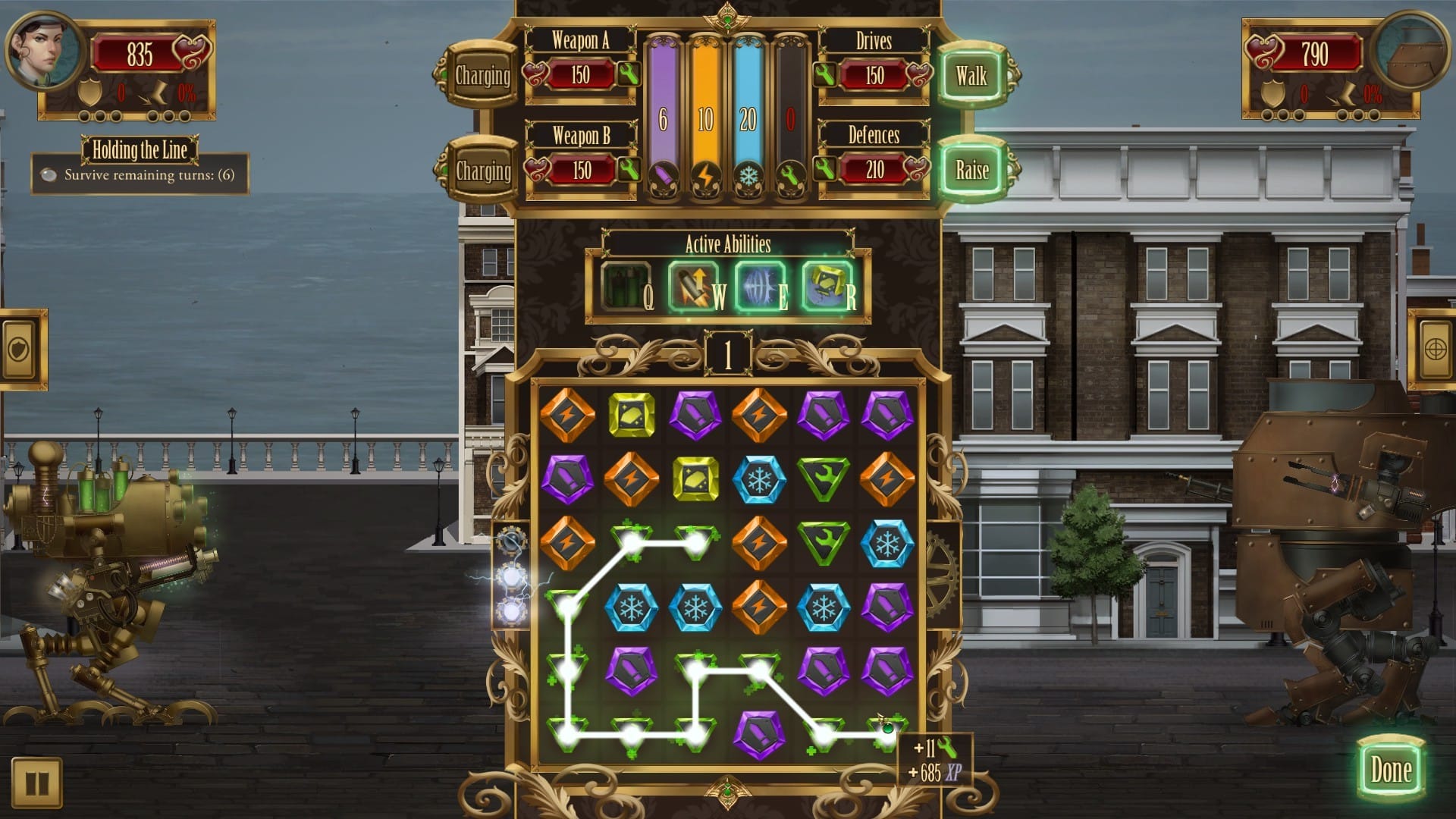This screenshot has width=1456, height=819.
Task: Click the Done button
Action: click(x=1391, y=770)
